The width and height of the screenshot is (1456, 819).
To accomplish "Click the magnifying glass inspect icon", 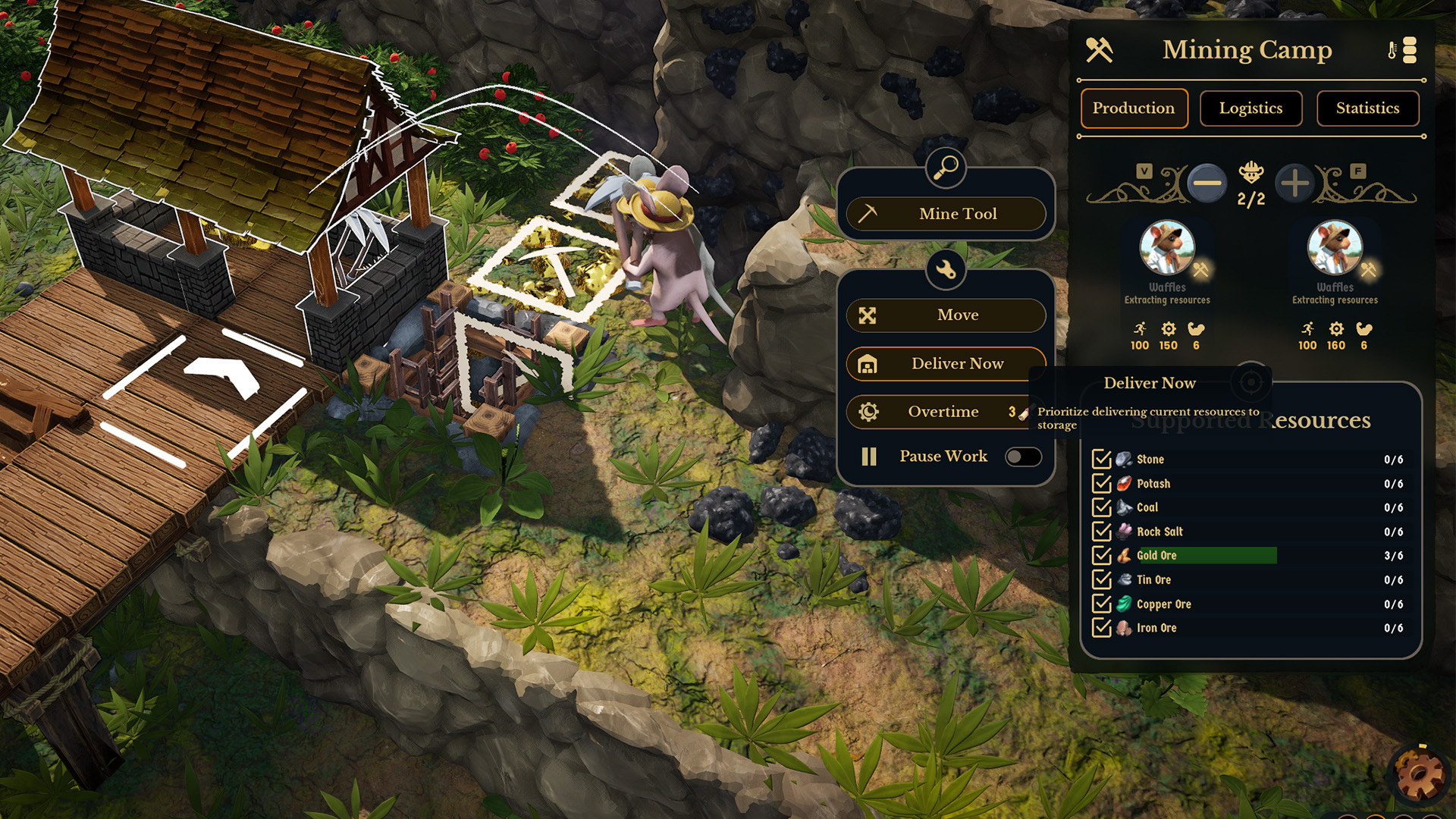I will tap(946, 168).
